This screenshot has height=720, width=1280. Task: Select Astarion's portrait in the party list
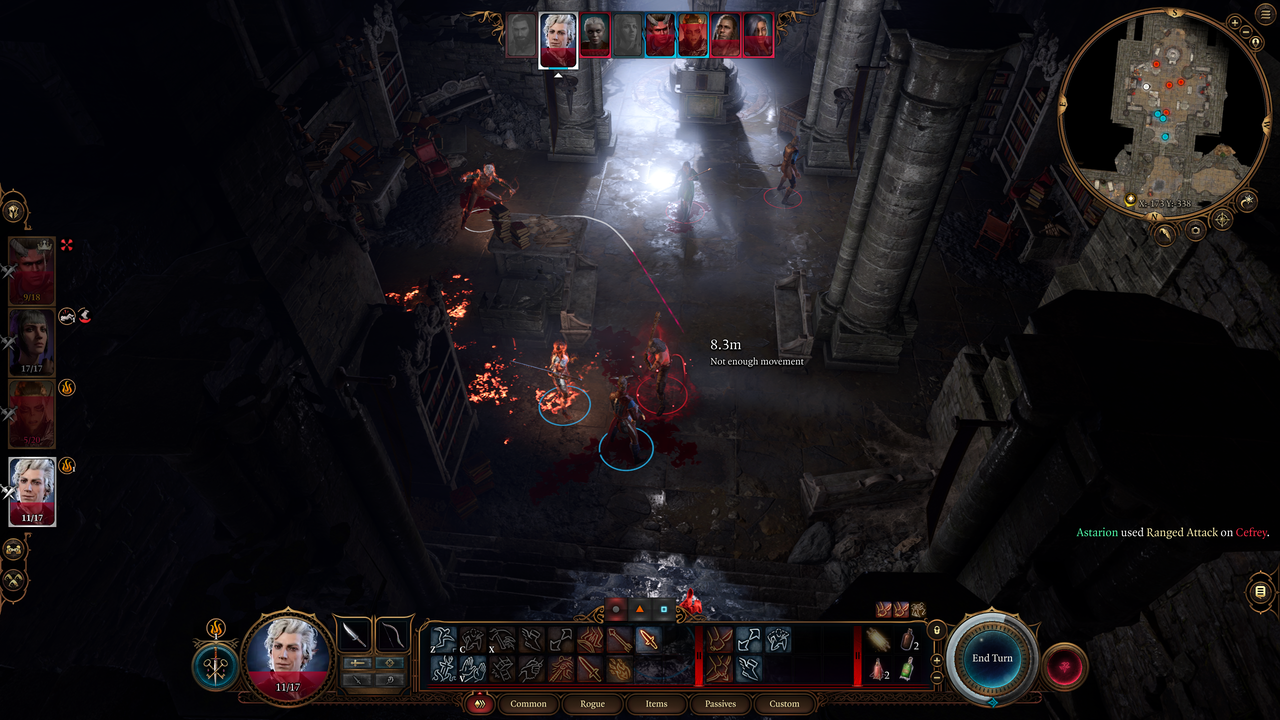[32, 490]
